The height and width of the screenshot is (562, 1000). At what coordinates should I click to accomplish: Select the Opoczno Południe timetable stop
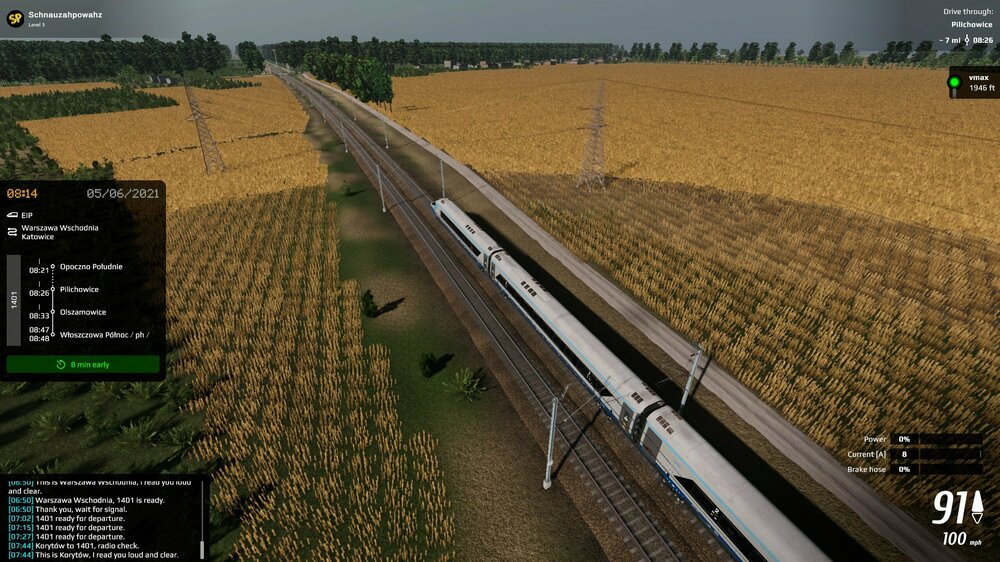coord(91,267)
